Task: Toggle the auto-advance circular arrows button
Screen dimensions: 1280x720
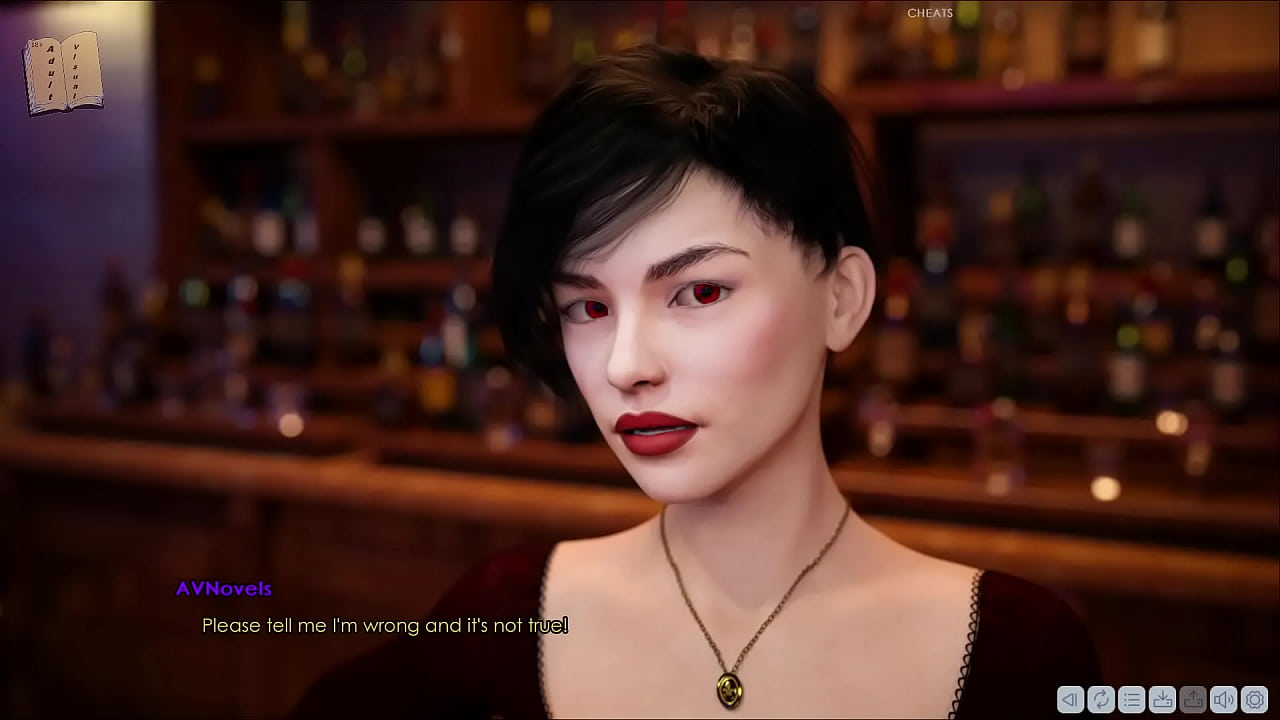Action: (x=1101, y=699)
